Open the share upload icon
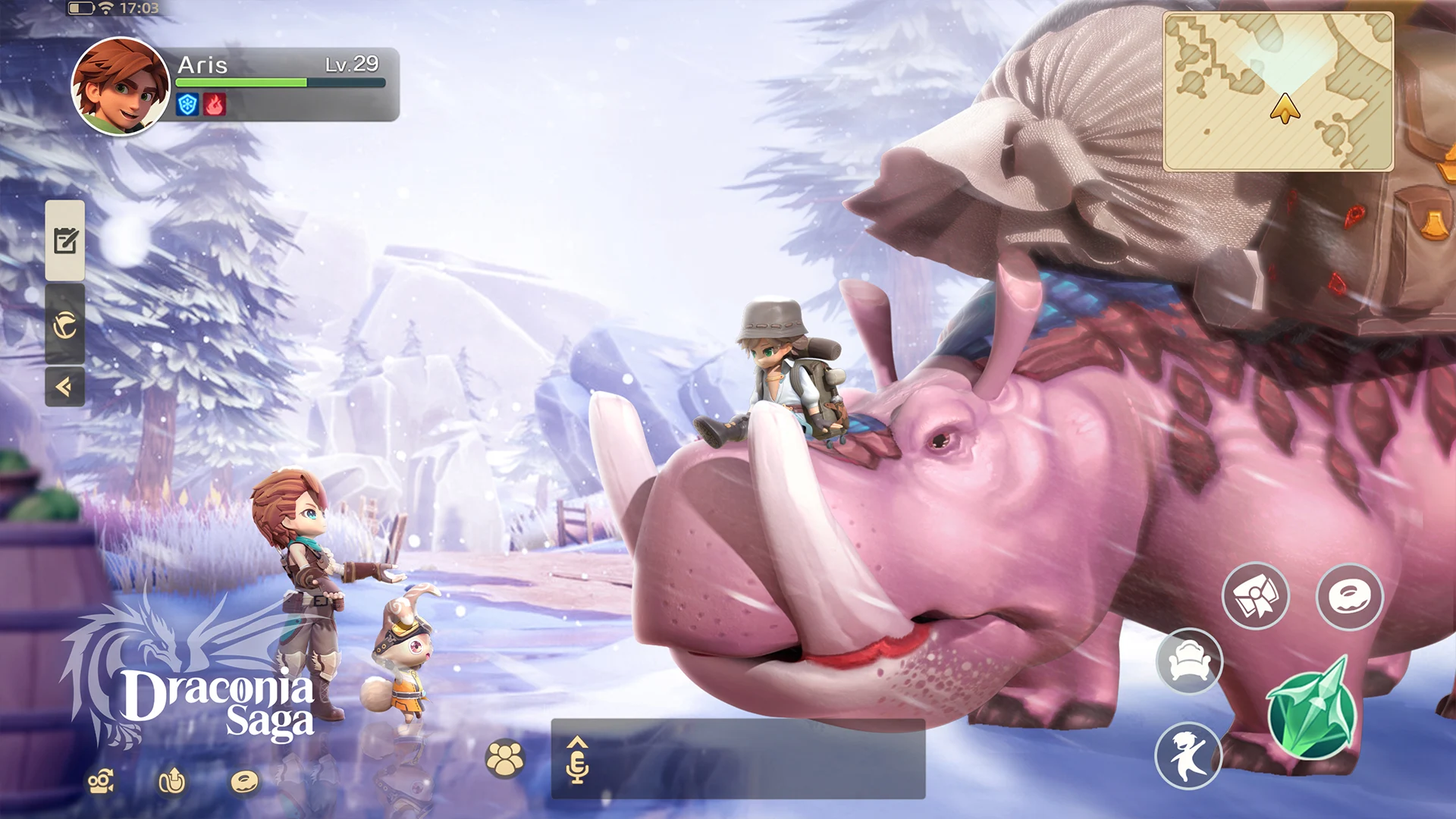Image resolution: width=1456 pixels, height=819 pixels. [x=172, y=781]
